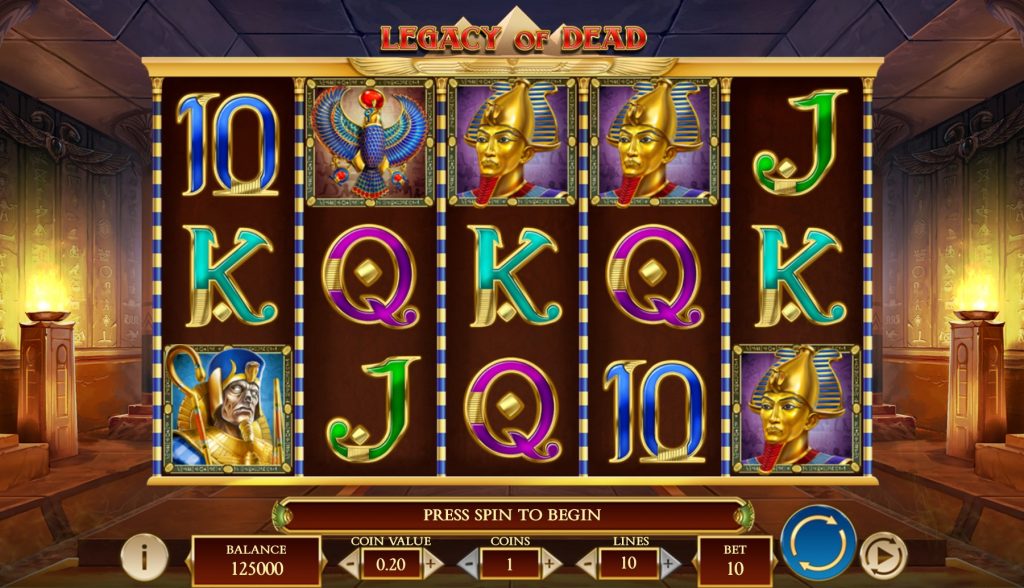Screen dimensions: 1024x588
Task: Lower the number of coins
Action: click(x=470, y=563)
